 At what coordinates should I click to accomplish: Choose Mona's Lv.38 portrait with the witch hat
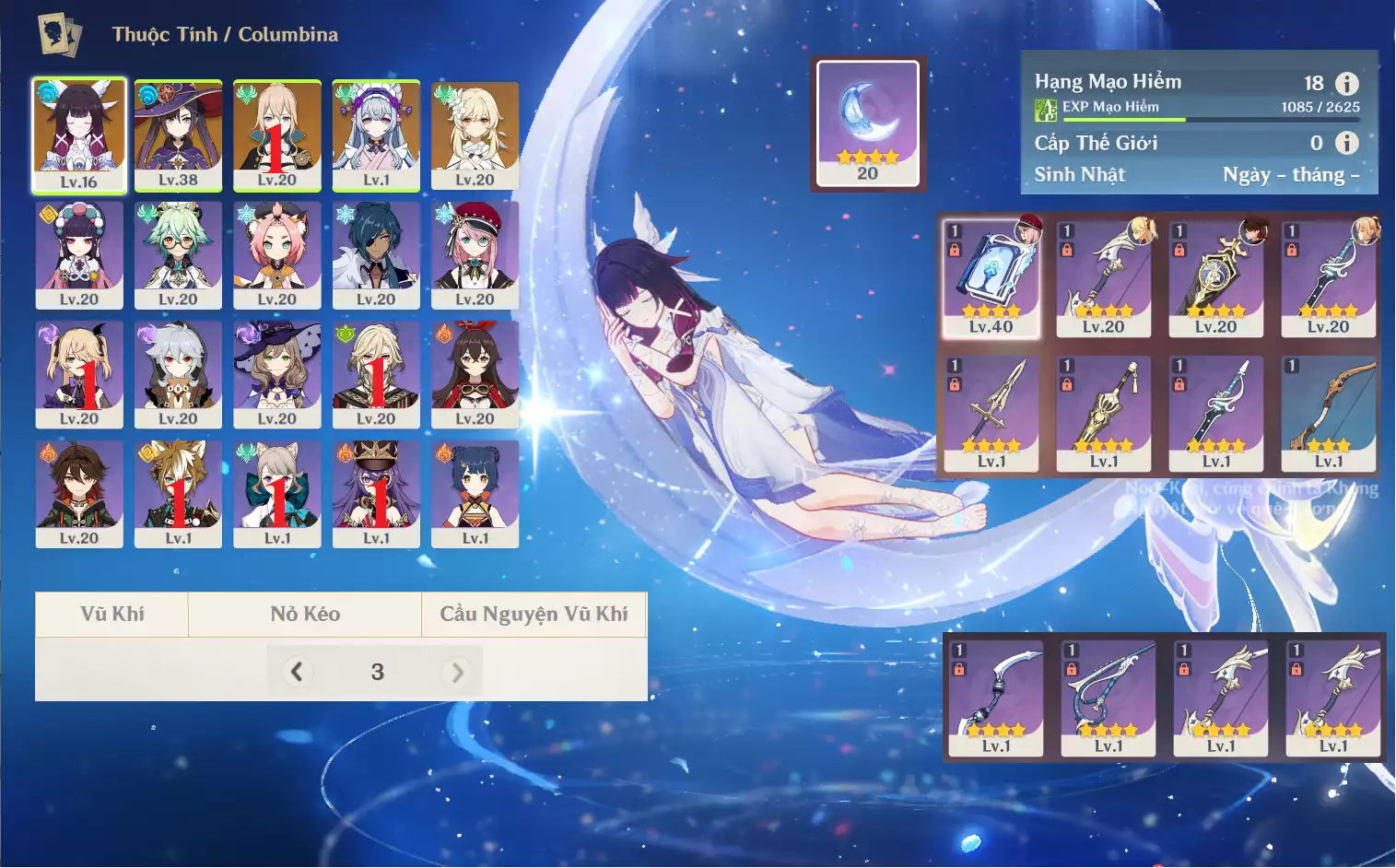point(178,135)
